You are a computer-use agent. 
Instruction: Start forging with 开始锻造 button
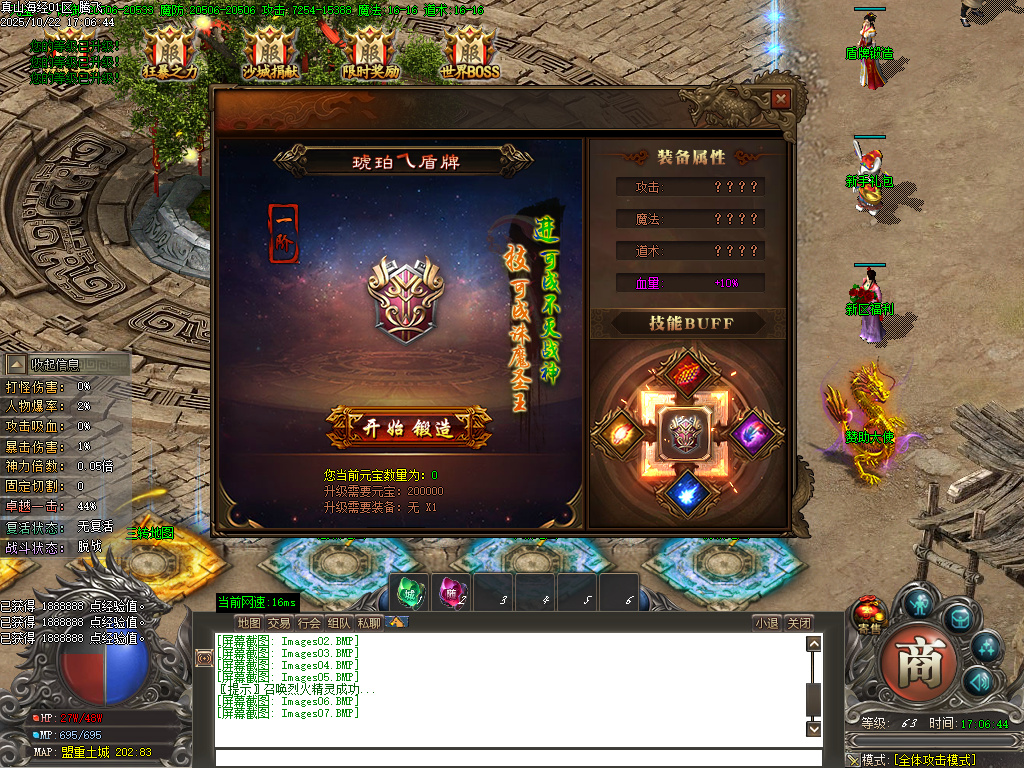coord(409,428)
